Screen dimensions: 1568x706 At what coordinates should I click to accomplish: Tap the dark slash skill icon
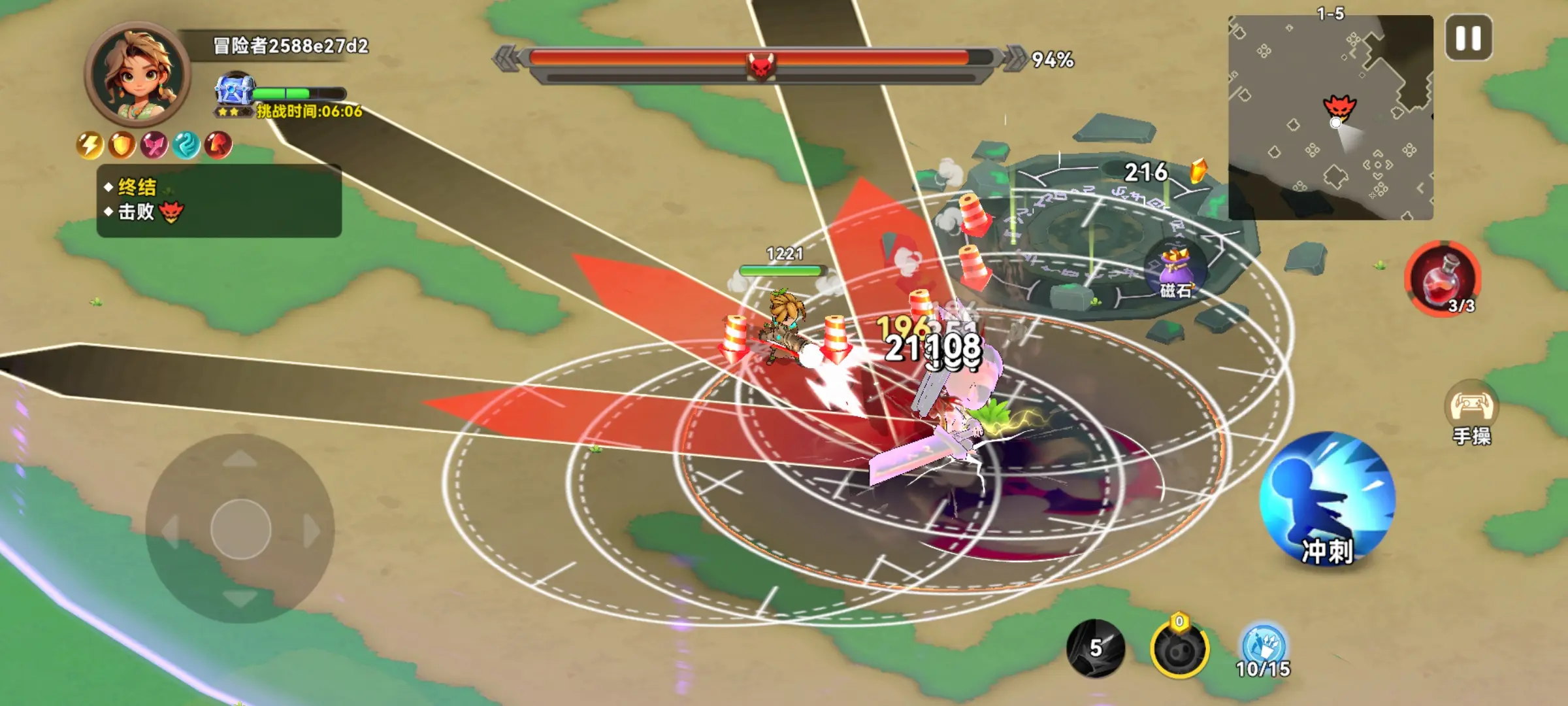pyautogui.click(x=1096, y=648)
